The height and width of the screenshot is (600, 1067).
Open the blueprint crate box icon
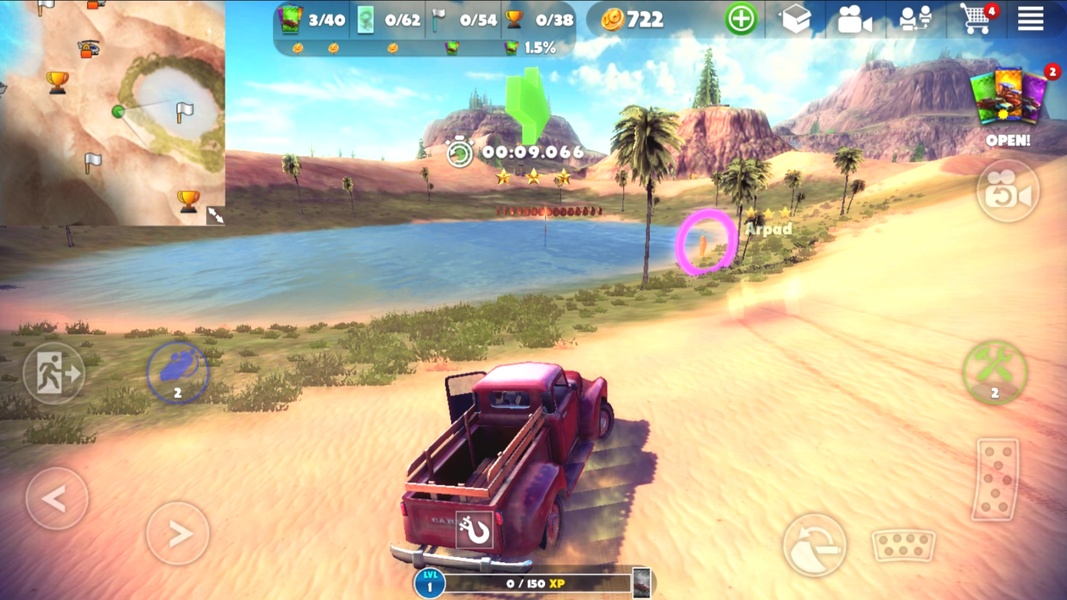click(796, 19)
